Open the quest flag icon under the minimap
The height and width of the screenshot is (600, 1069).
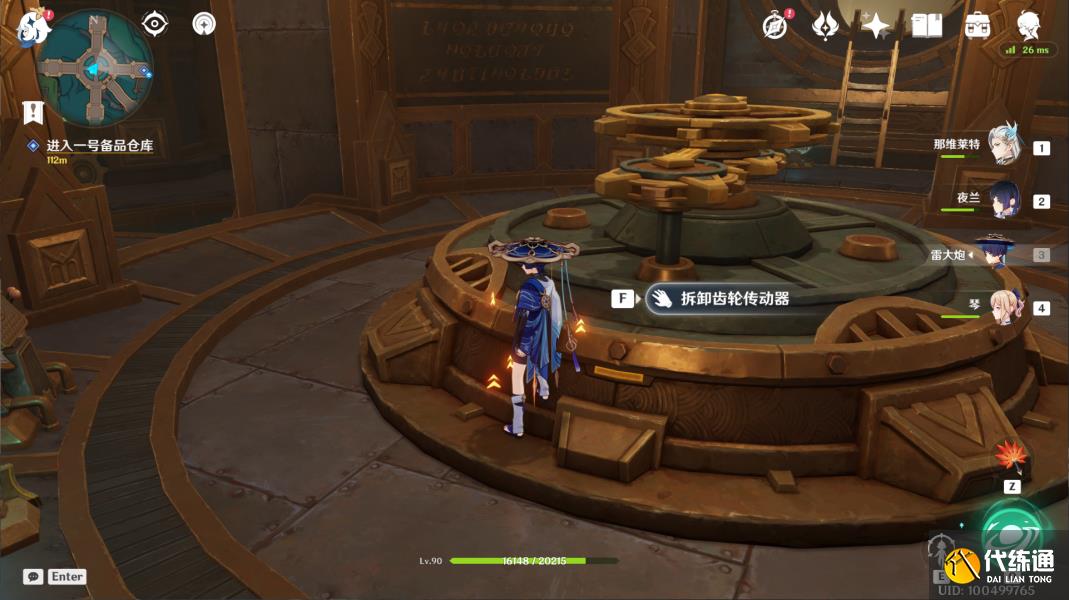[x=33, y=112]
